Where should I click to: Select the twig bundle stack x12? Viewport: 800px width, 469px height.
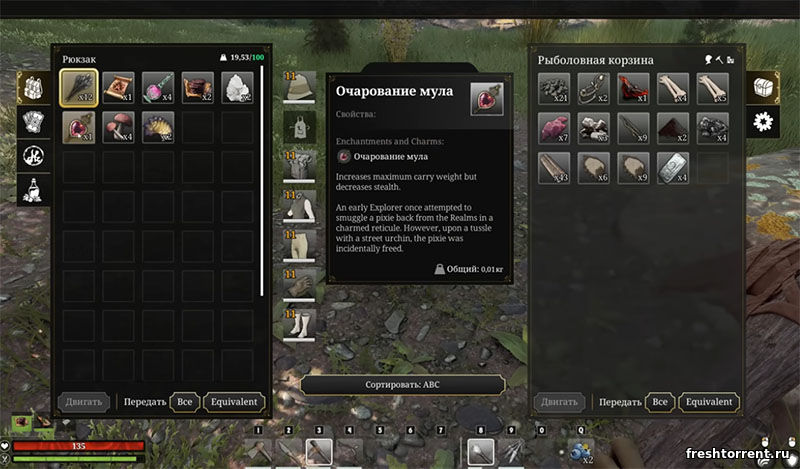[79, 89]
